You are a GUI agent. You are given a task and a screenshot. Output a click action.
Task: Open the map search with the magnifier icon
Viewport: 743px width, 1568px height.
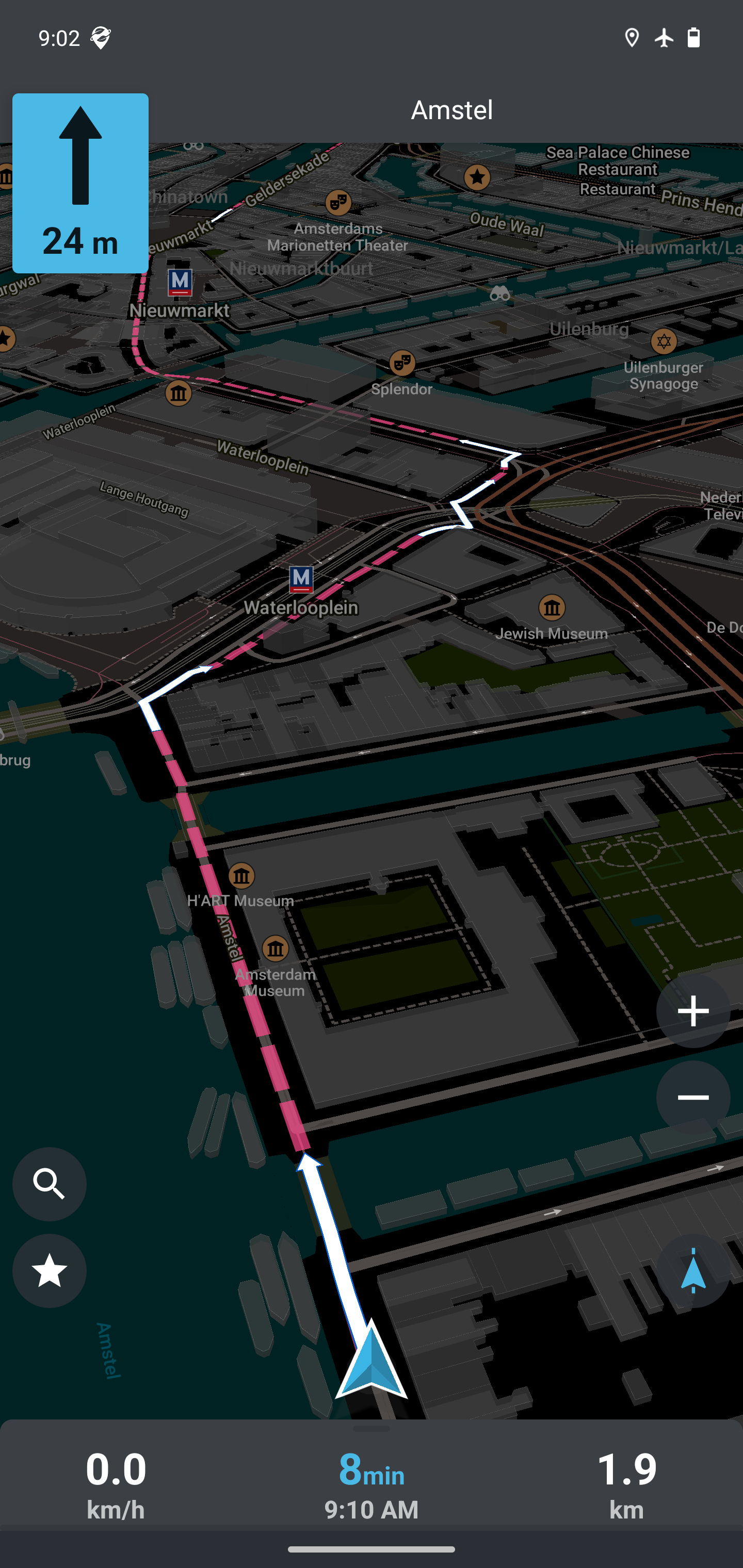point(50,1185)
